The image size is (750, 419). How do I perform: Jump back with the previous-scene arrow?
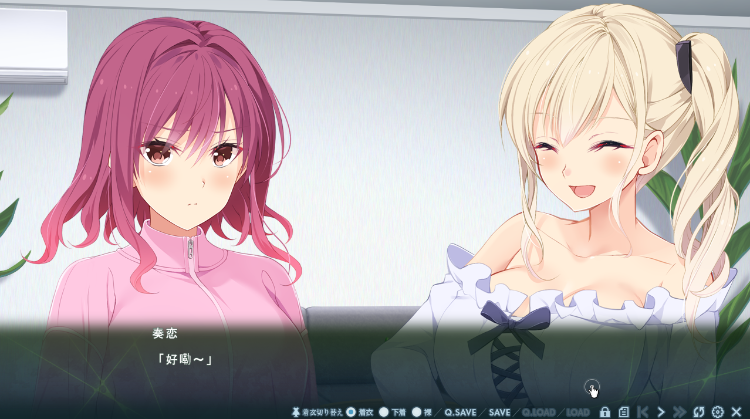tap(642, 411)
